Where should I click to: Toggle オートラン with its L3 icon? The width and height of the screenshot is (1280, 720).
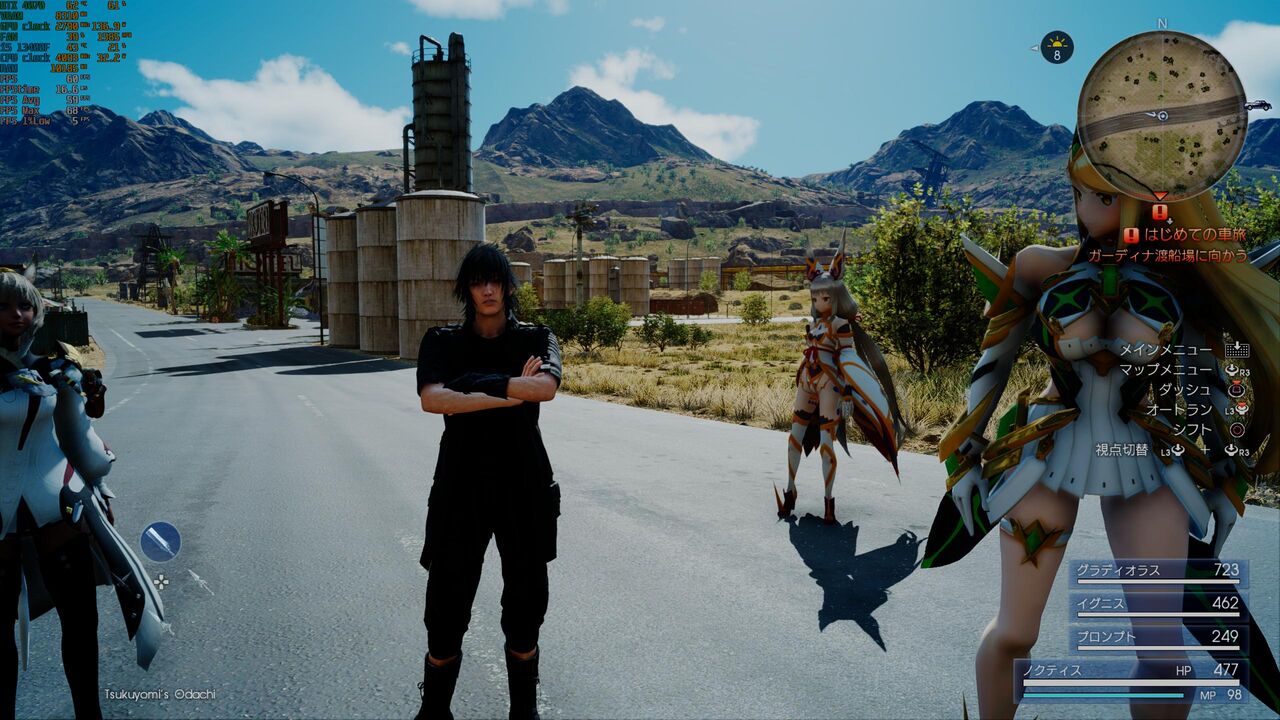1239,409
